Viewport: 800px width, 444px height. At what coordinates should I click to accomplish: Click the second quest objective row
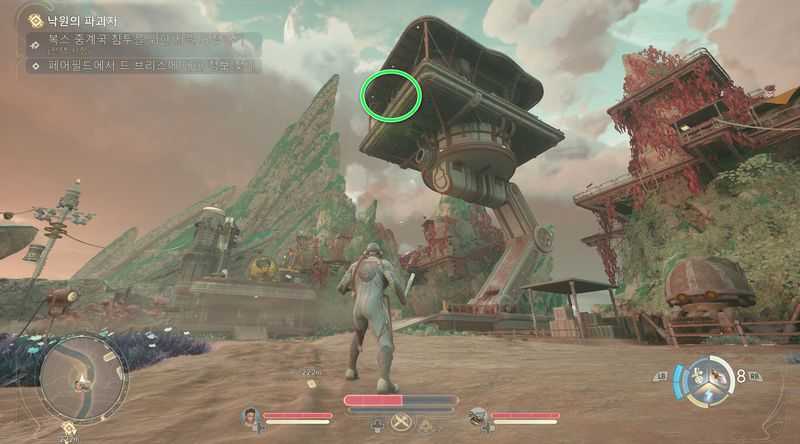[x=140, y=67]
